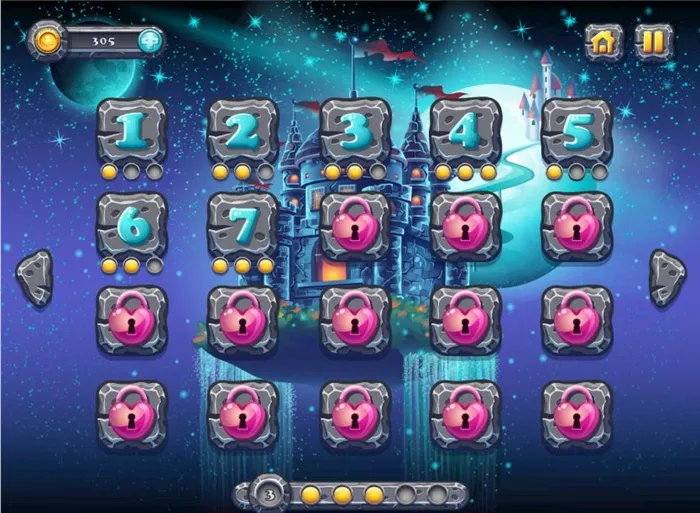This screenshot has height=513, width=700.
Task: Pause the game
Action: tap(652, 41)
